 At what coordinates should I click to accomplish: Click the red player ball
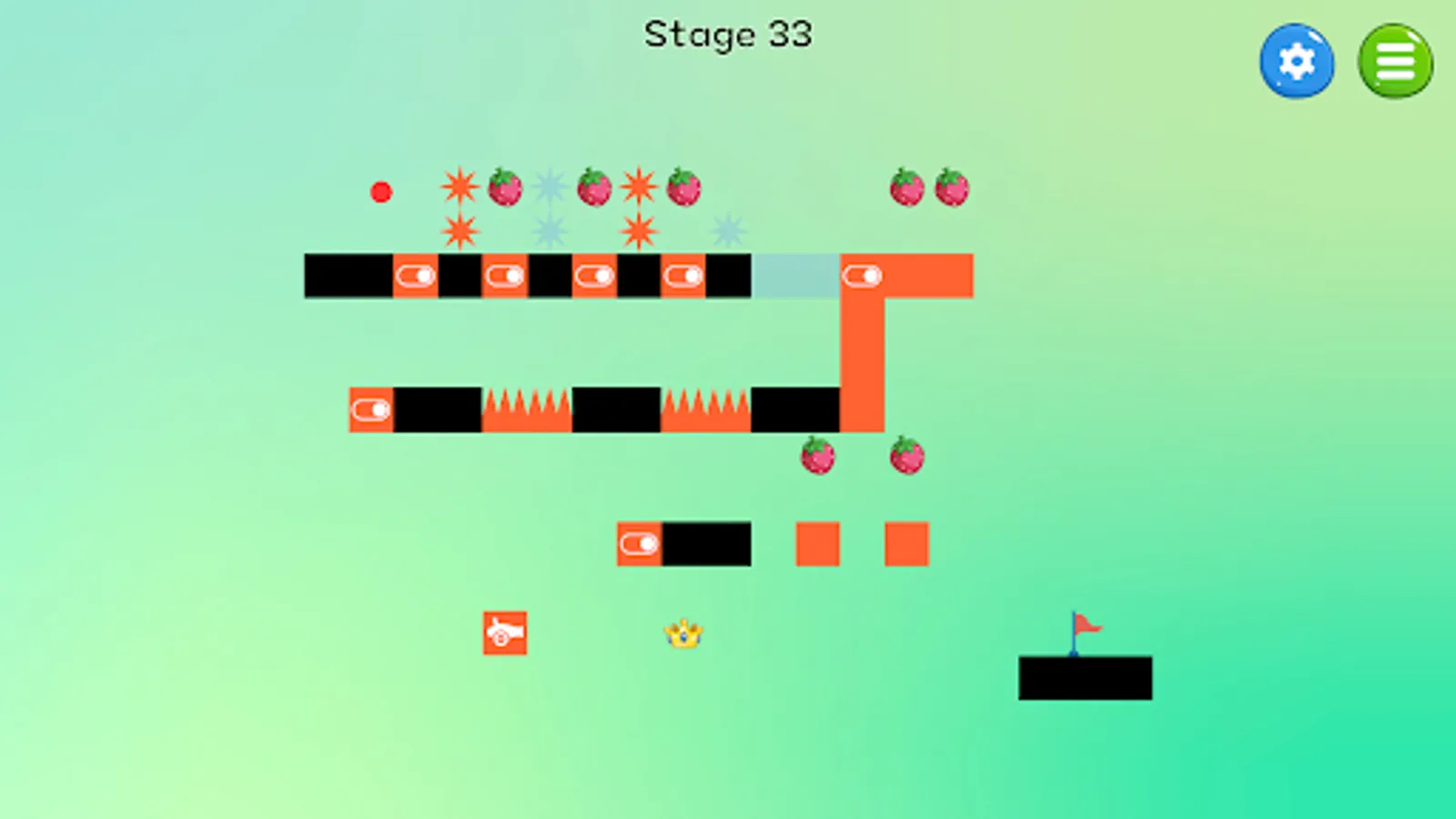click(380, 191)
